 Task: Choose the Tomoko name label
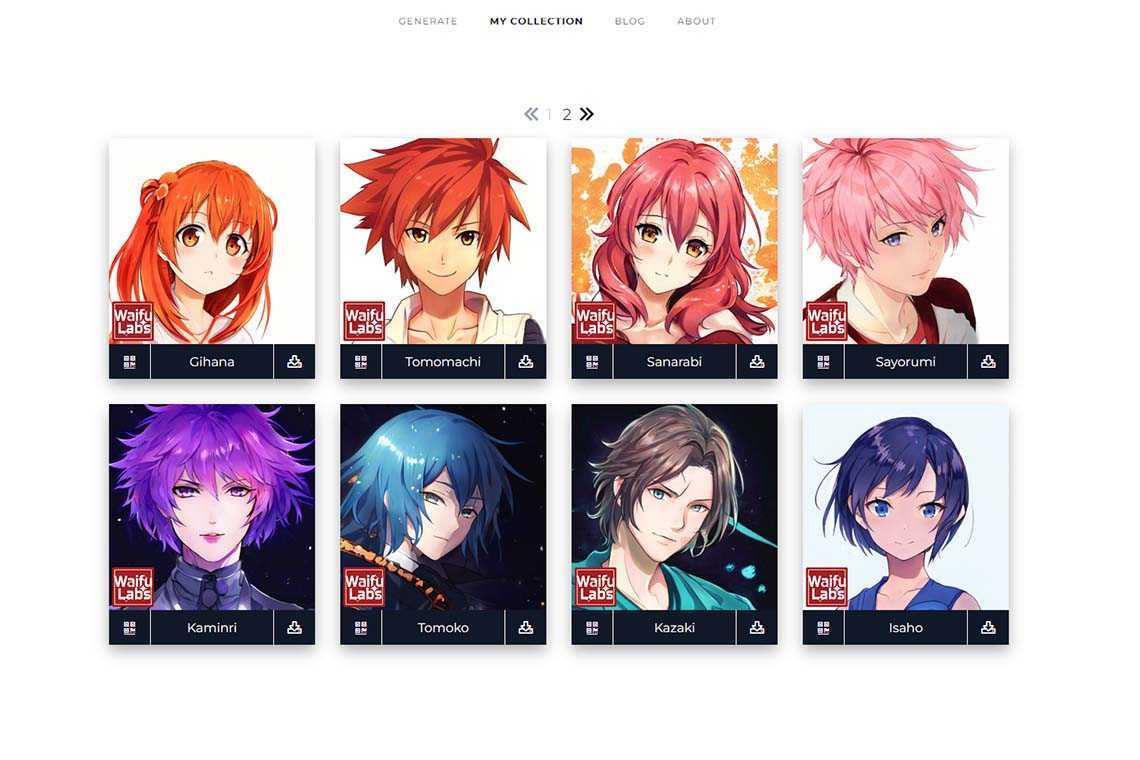(443, 628)
